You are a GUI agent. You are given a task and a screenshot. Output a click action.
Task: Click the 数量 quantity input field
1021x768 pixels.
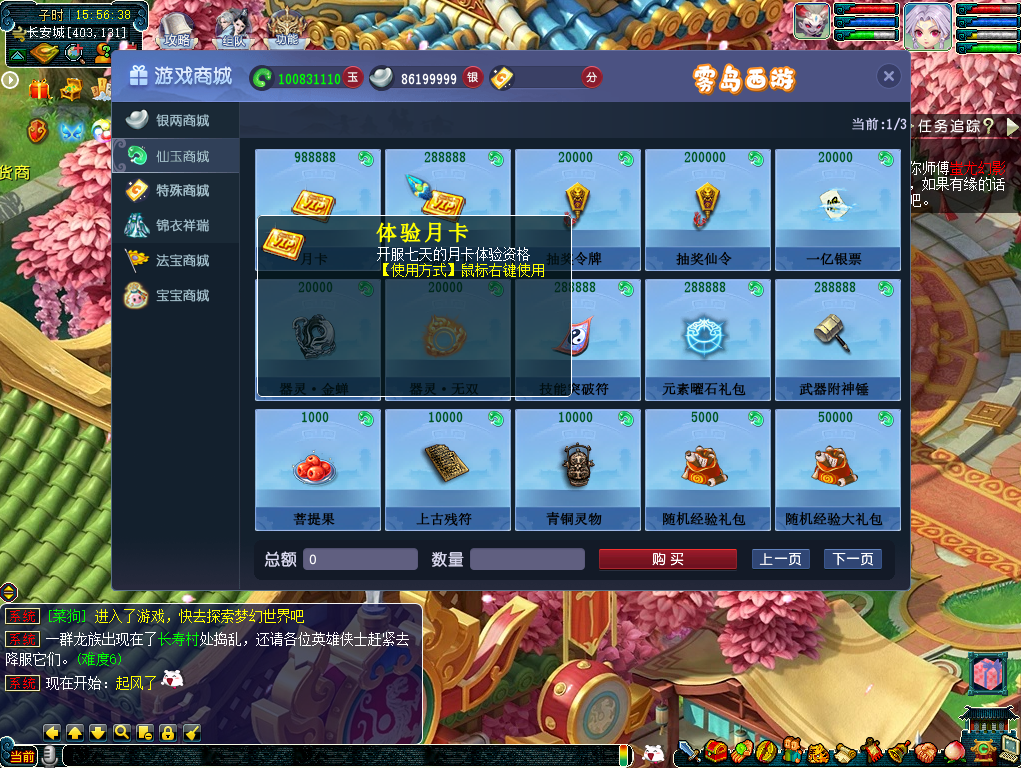[x=527, y=559]
